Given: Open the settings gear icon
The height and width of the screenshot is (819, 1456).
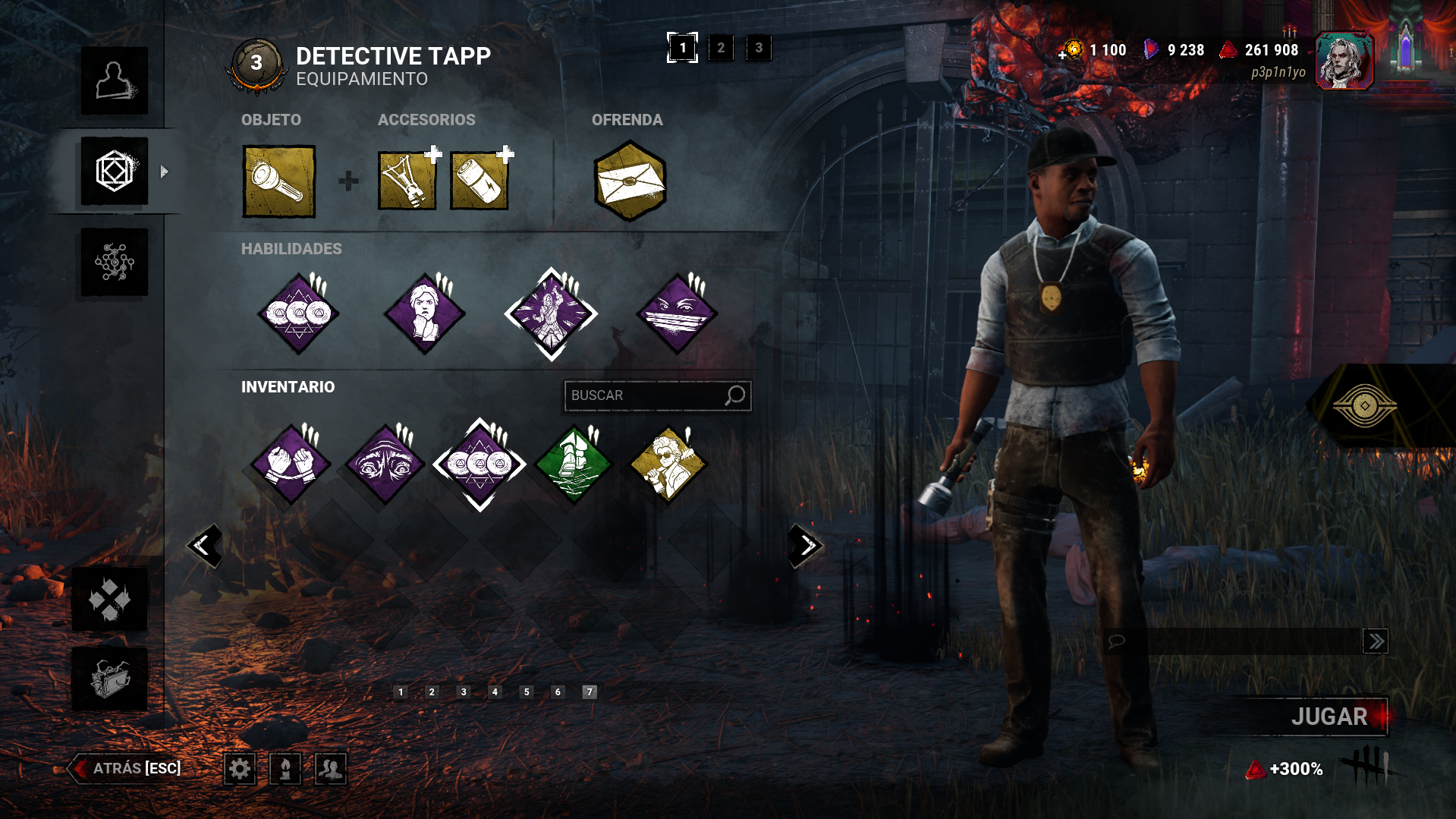Looking at the screenshot, I should point(240,769).
